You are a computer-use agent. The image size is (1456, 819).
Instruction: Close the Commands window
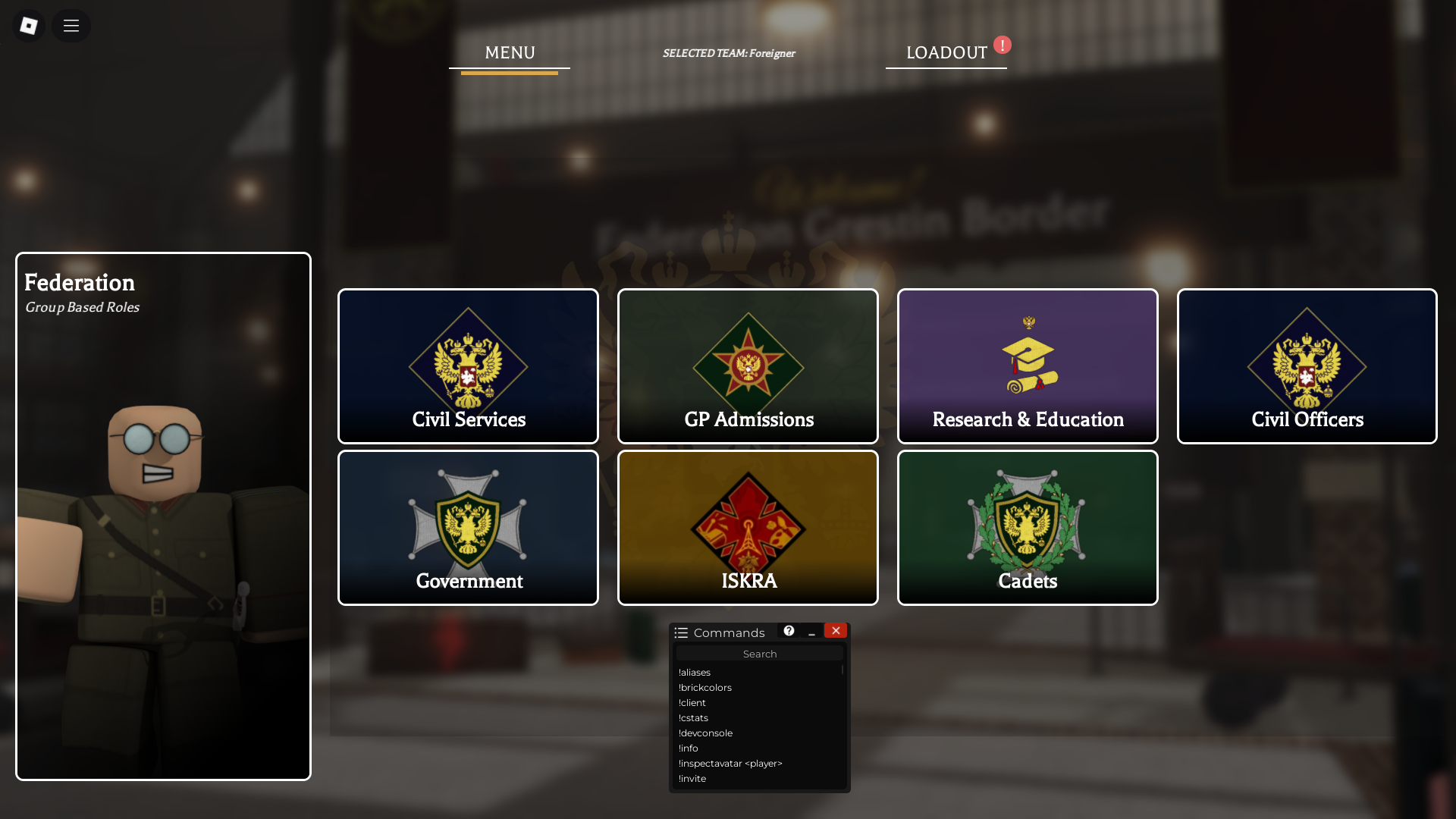pyautogui.click(x=836, y=631)
